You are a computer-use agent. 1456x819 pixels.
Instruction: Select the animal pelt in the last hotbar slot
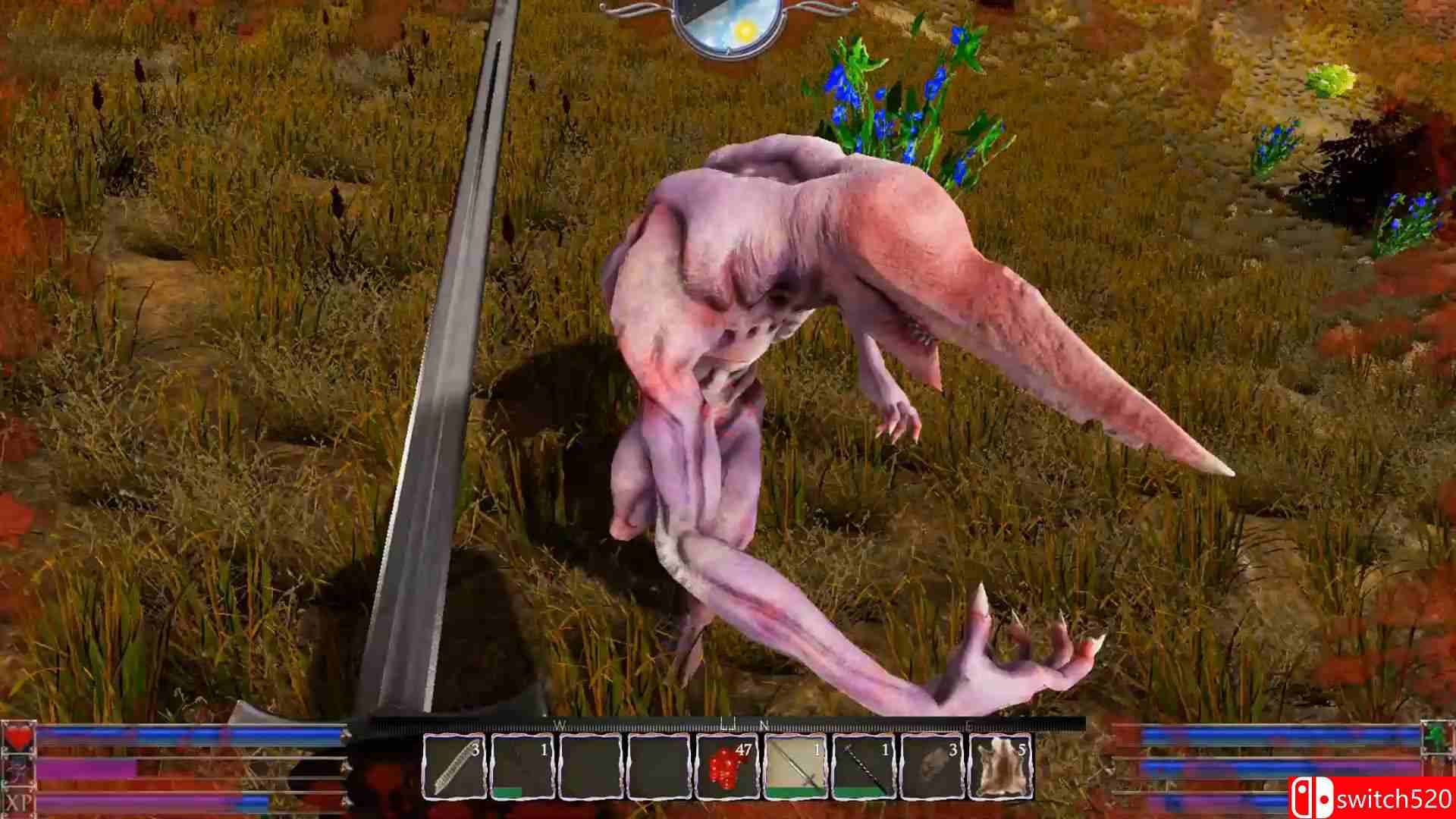[999, 764]
